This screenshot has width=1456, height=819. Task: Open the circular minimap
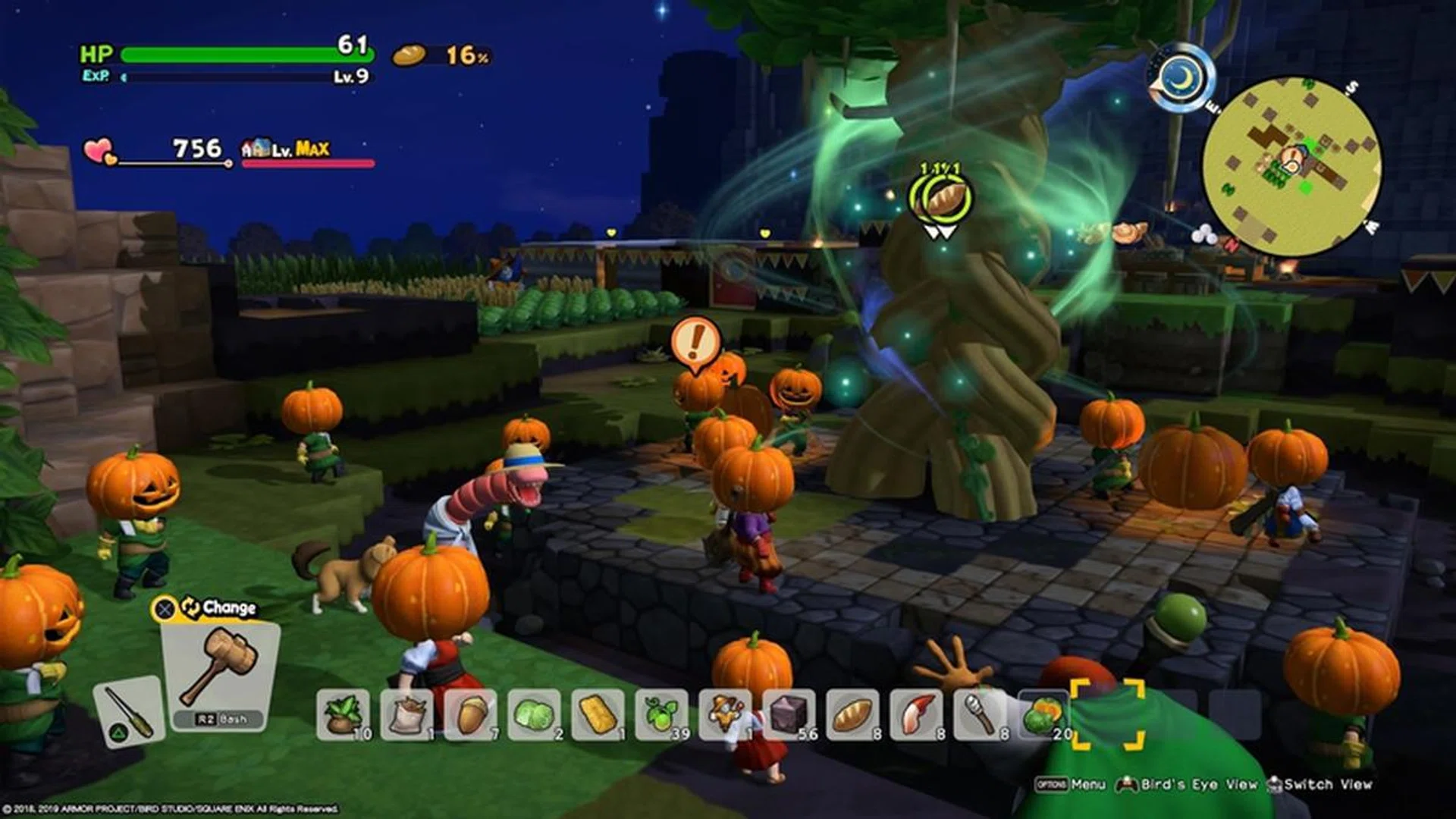click(1291, 166)
